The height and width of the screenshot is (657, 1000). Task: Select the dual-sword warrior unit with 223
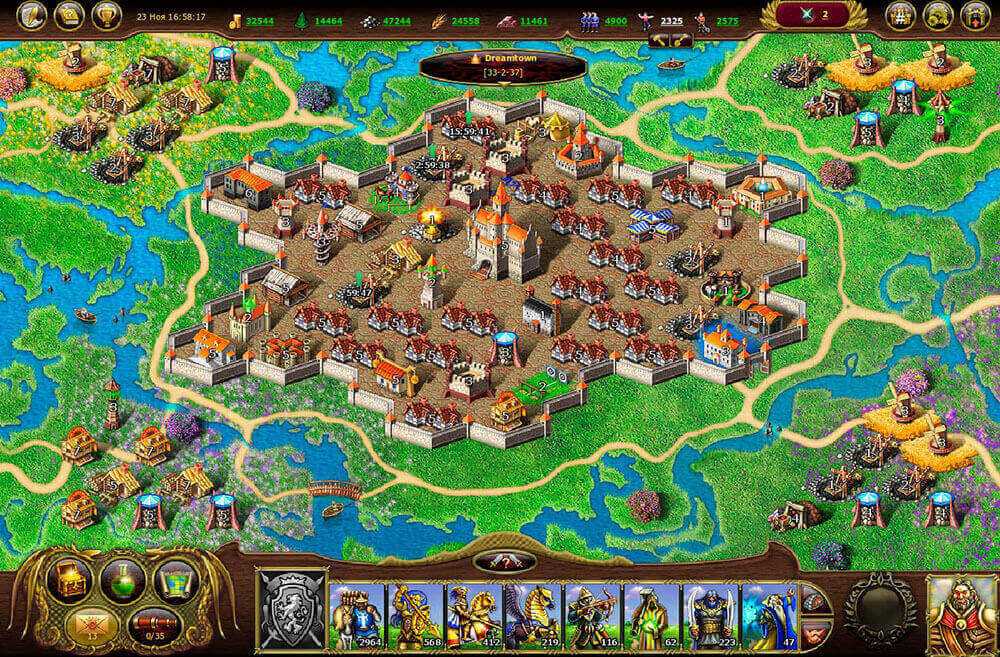[x=711, y=612]
